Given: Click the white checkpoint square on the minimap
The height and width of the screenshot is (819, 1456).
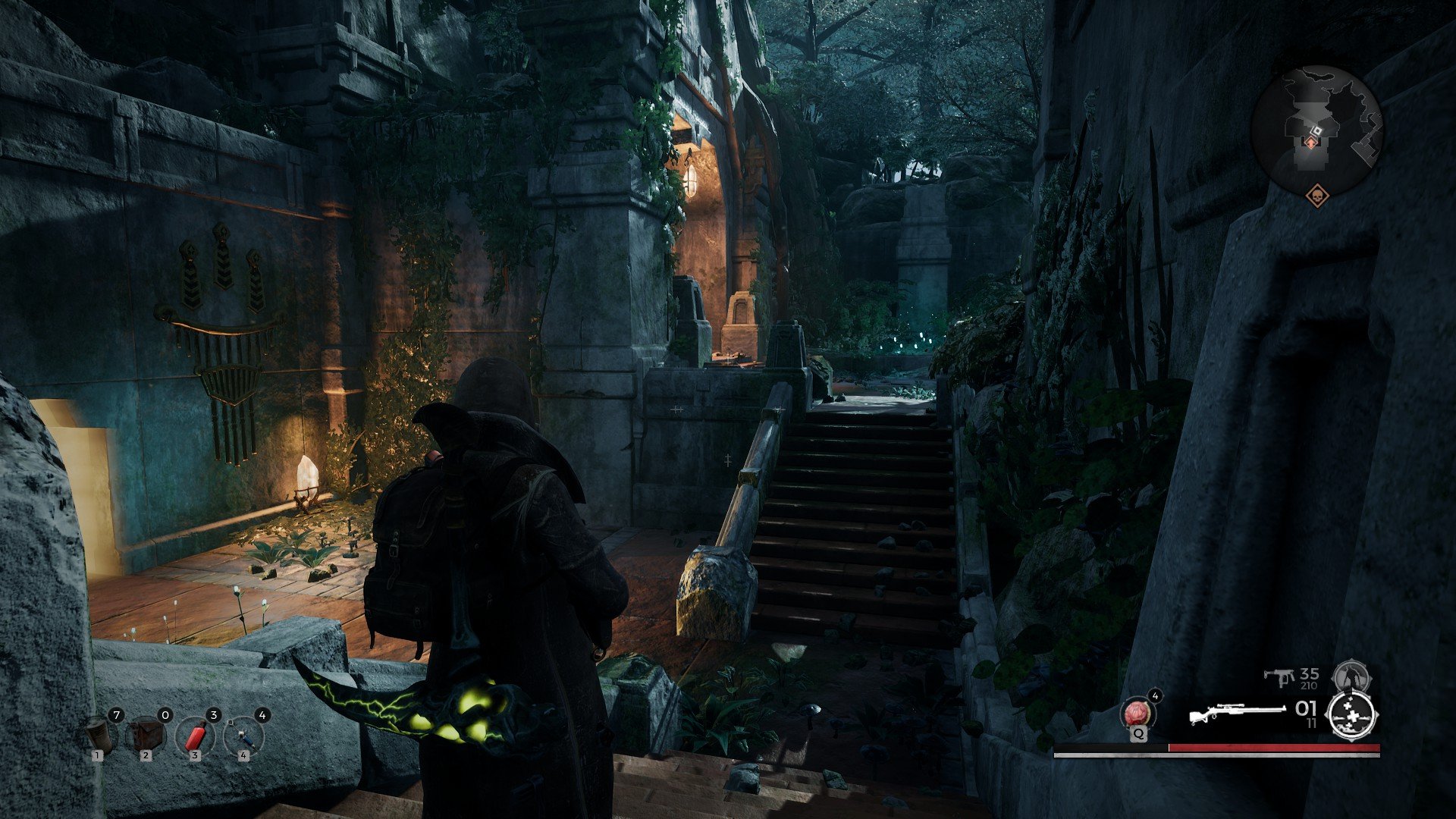Looking at the screenshot, I should point(1316,130).
